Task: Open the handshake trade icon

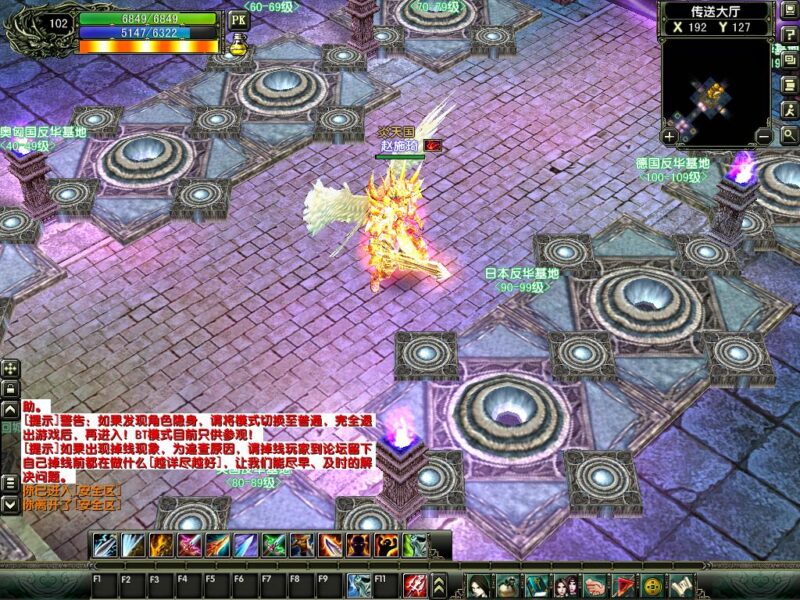Action: click(597, 587)
